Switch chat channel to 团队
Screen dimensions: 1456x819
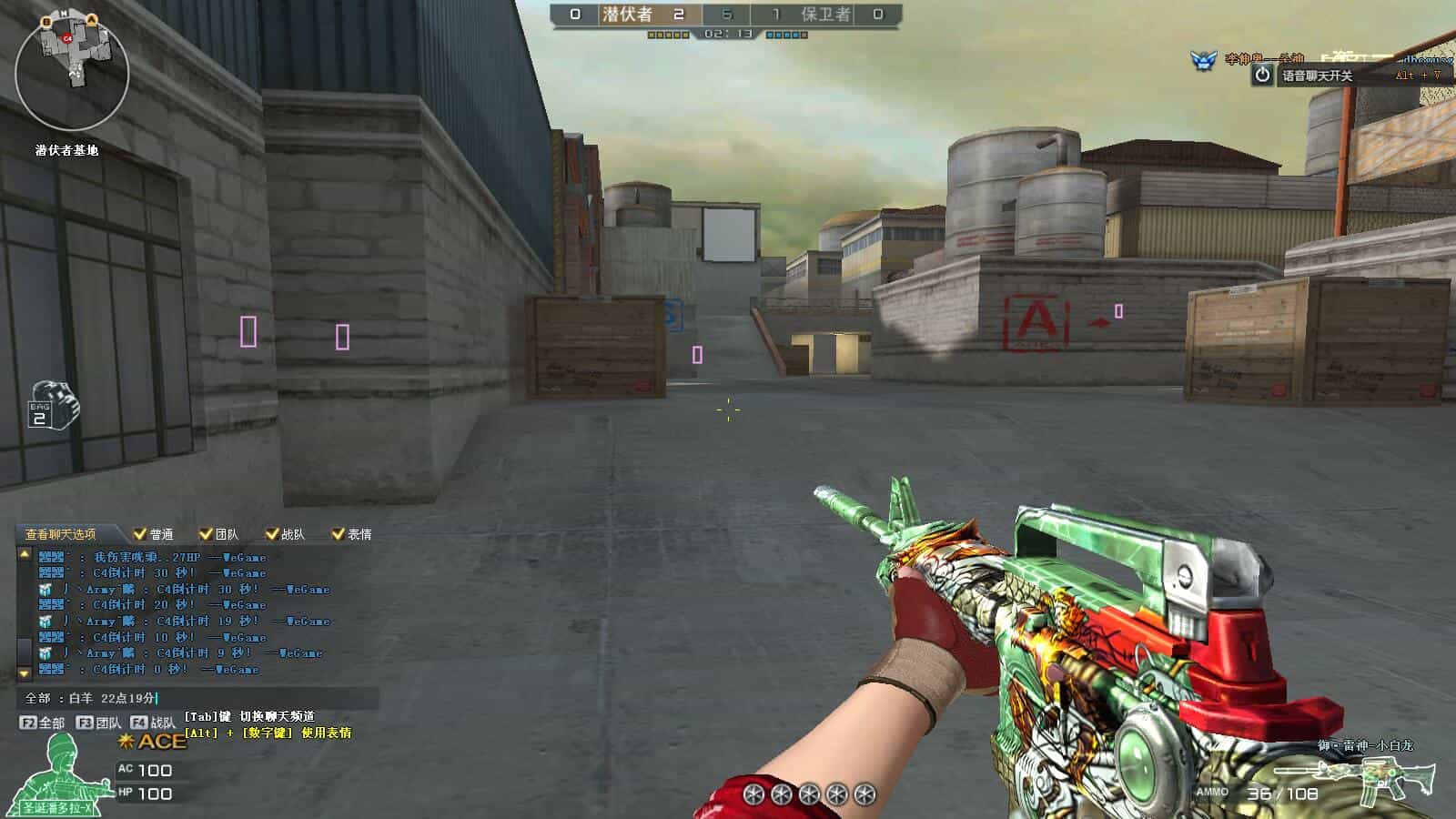[x=99, y=723]
